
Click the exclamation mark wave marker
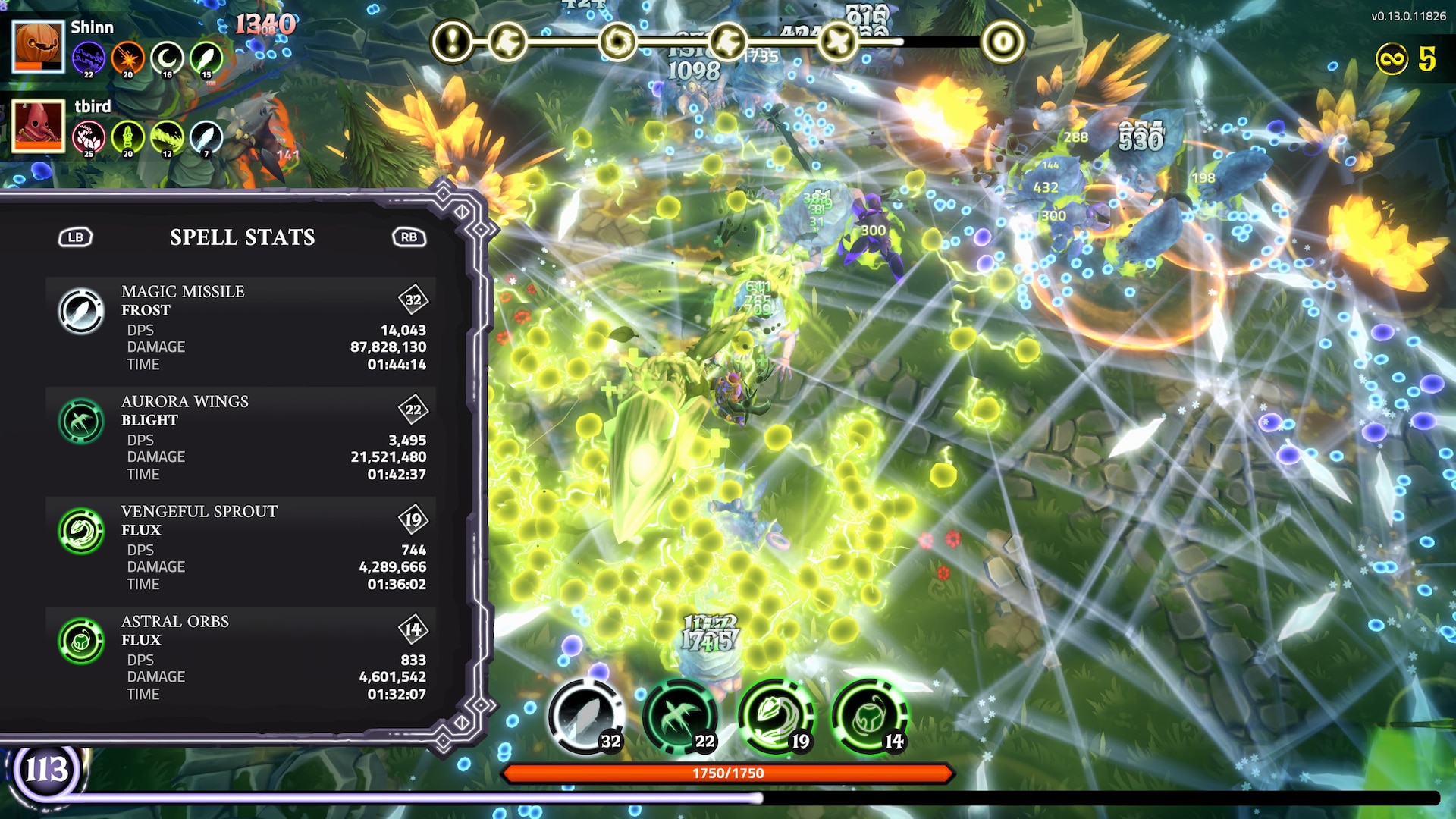pyautogui.click(x=453, y=42)
